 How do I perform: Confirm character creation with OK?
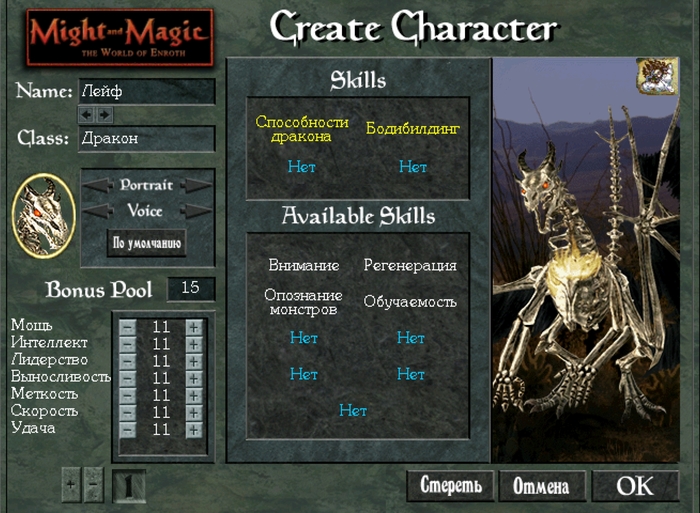(x=635, y=486)
